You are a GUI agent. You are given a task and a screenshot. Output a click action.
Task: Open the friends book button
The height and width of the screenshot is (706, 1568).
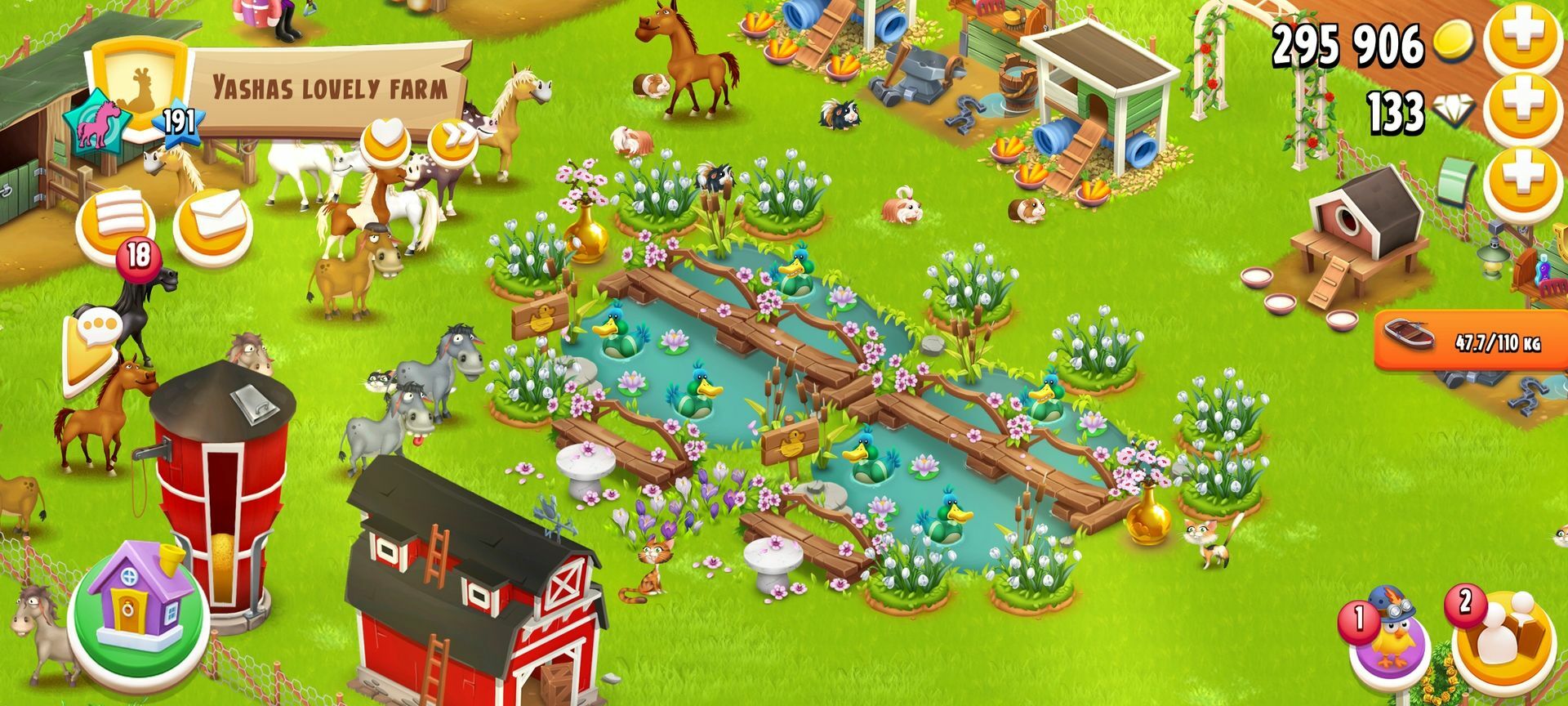tap(1503, 637)
